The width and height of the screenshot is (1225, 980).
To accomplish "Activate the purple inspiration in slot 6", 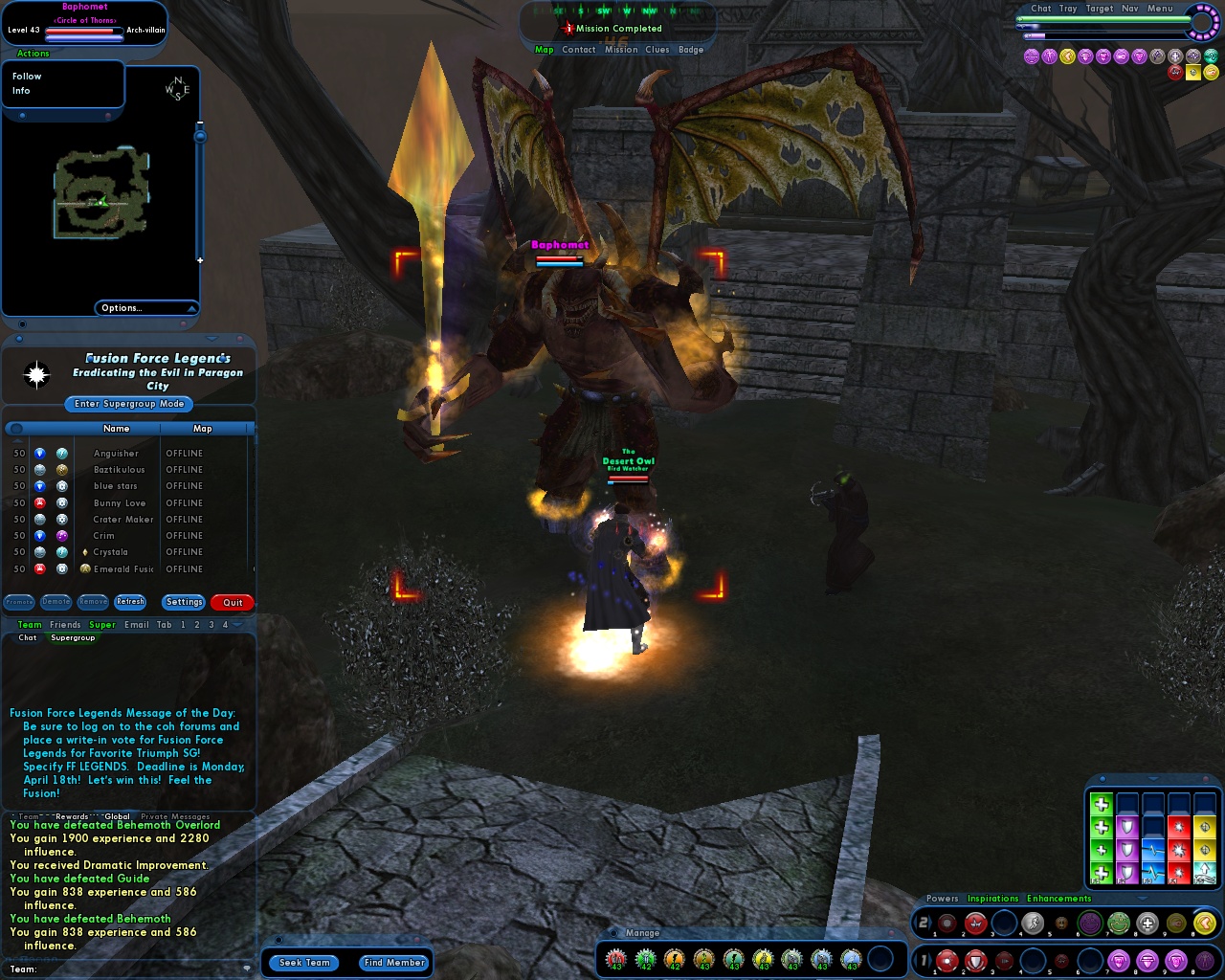I will coord(1090,923).
